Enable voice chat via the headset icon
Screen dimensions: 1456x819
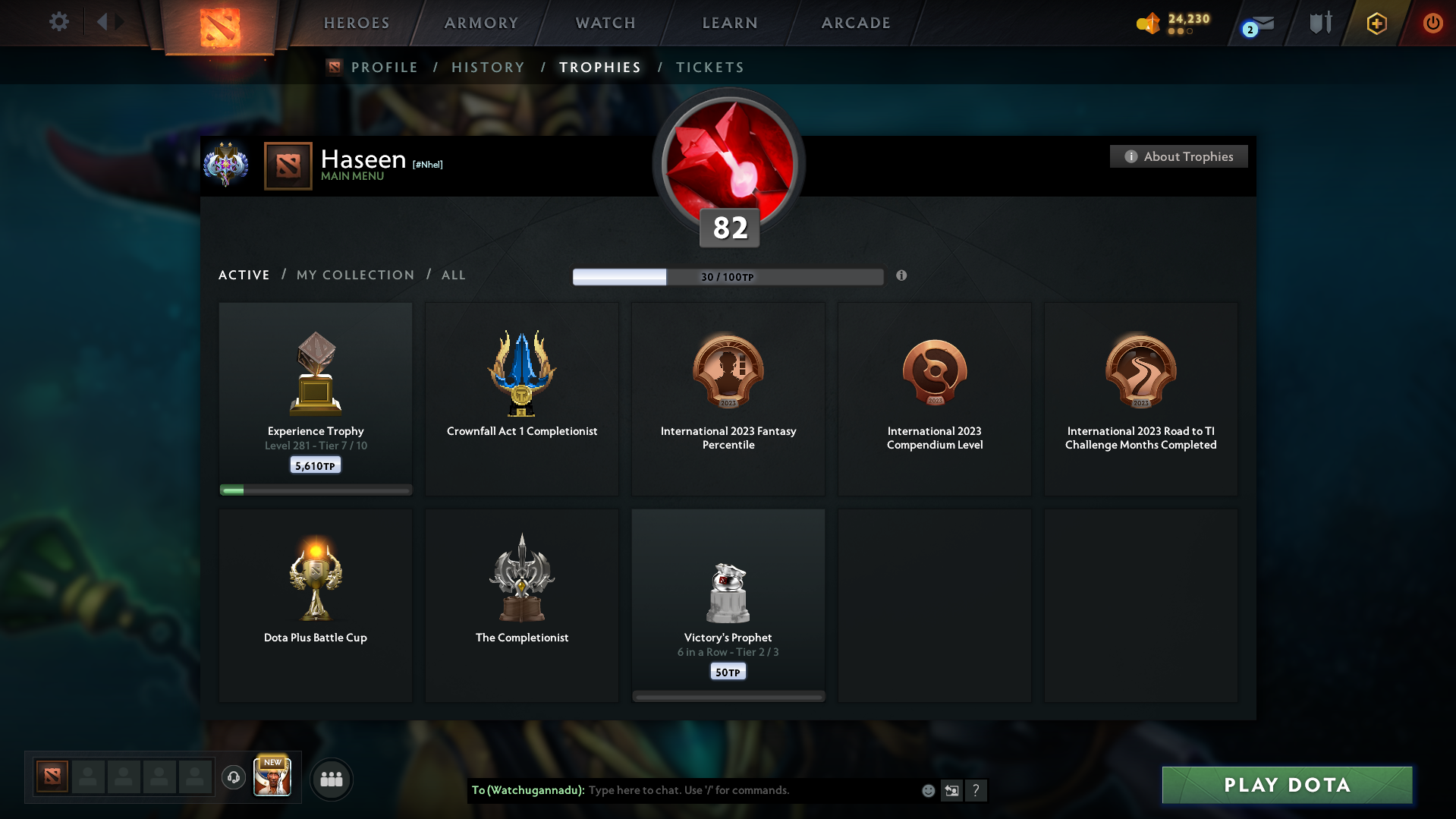click(x=234, y=779)
